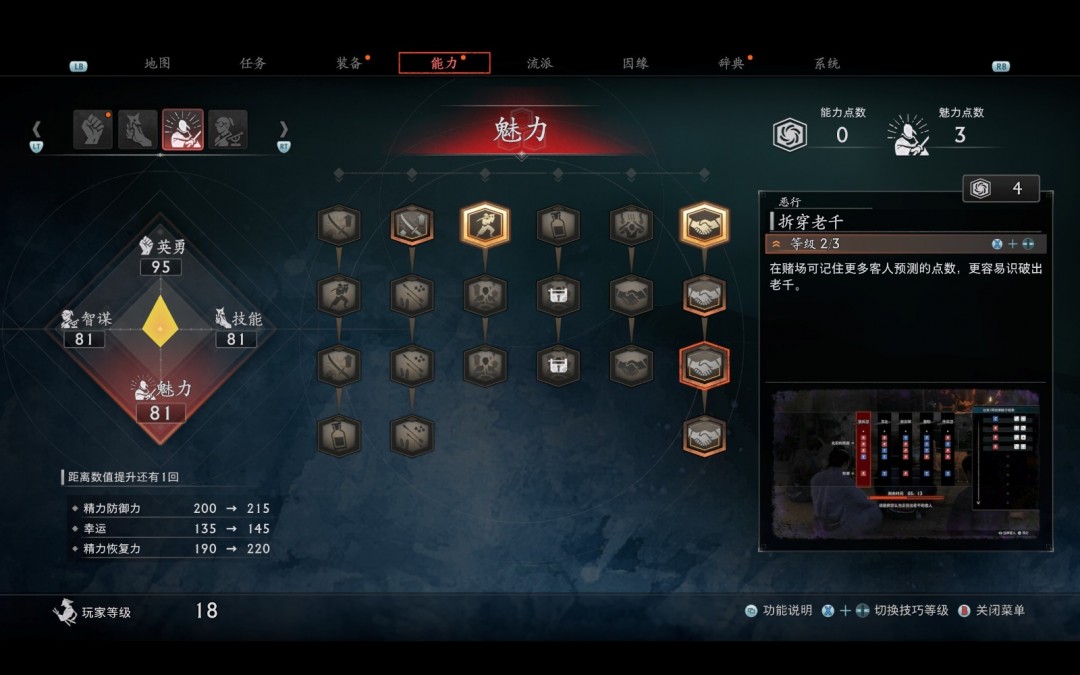Choose the fist skill category icon
Viewport: 1080px width, 675px height.
point(93,130)
